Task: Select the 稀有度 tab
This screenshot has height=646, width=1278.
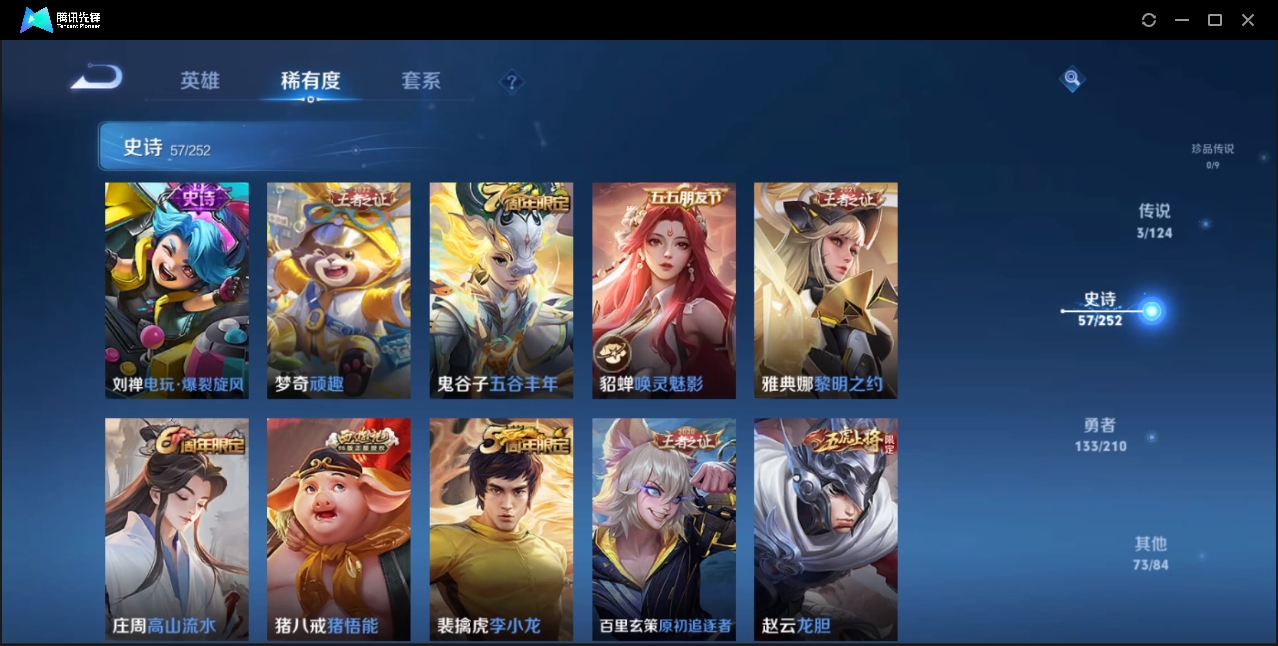Action: (310, 81)
